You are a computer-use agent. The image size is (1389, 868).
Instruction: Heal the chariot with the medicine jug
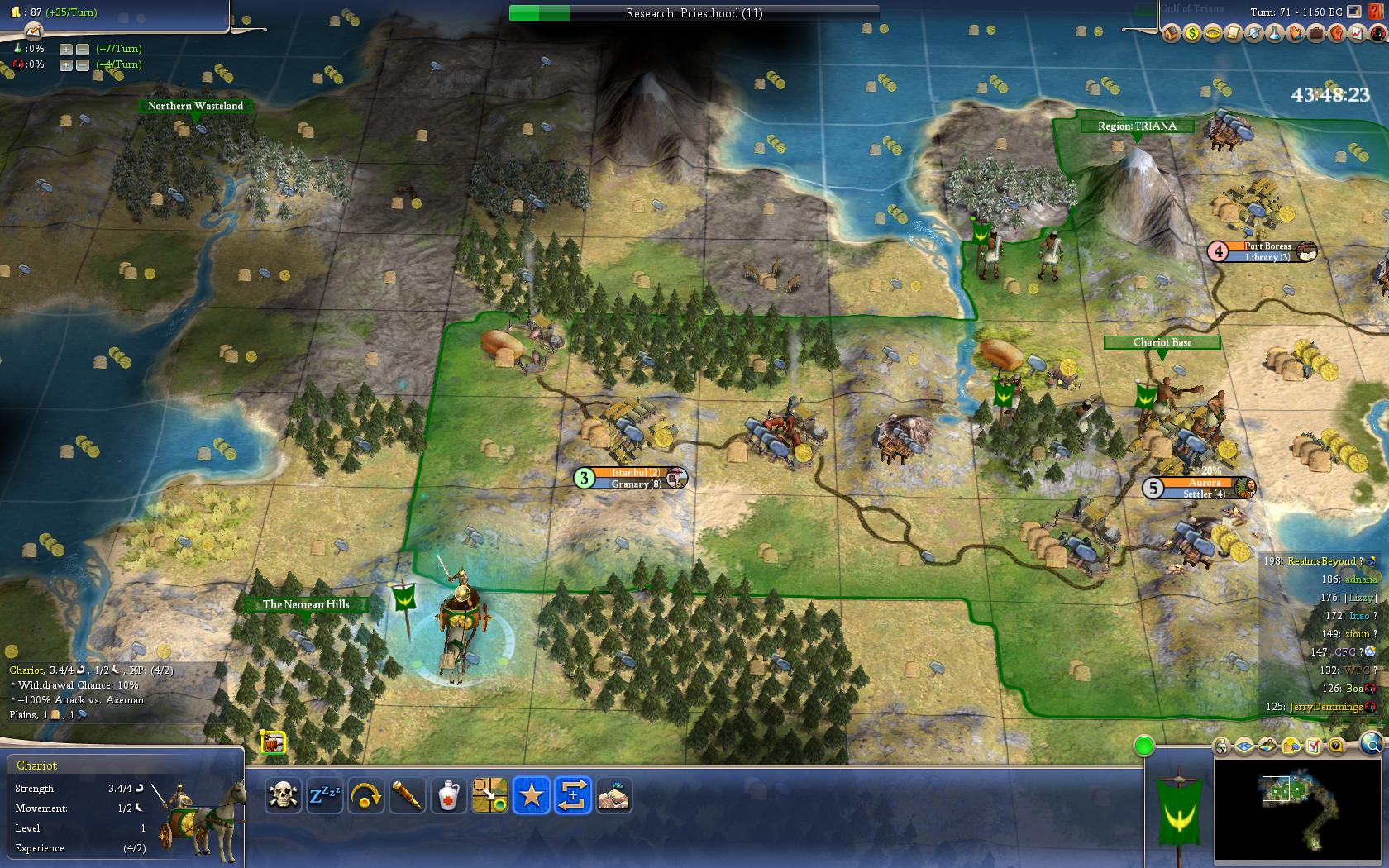tap(448, 795)
